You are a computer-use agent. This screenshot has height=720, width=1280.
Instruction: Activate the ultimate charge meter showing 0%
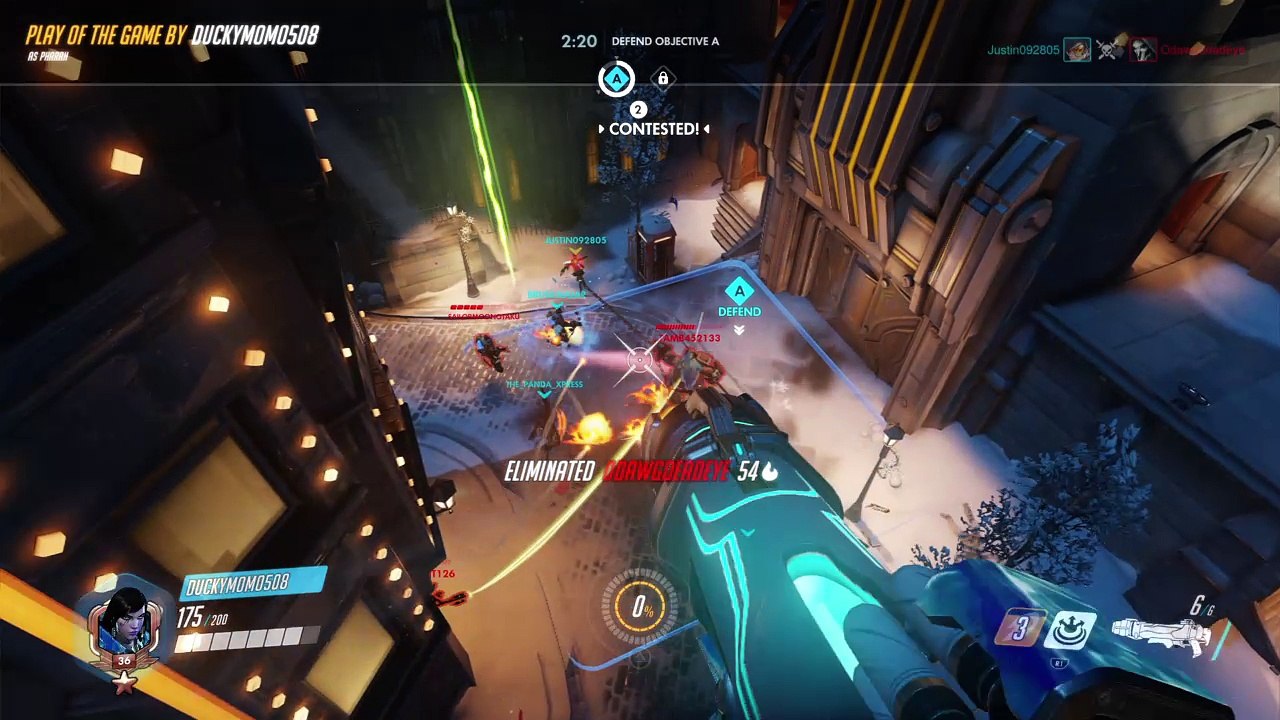pos(641,608)
